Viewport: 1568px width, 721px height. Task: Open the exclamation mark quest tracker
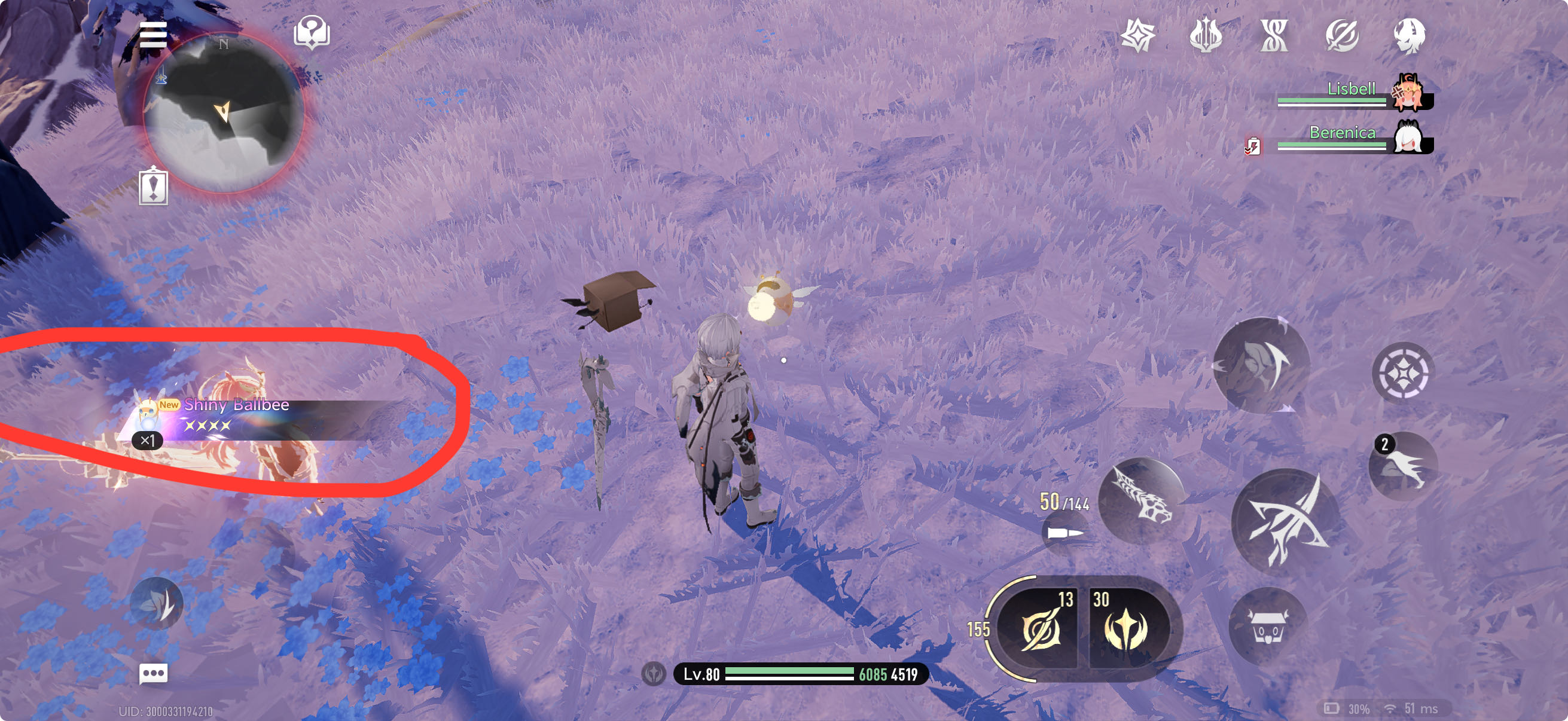(x=152, y=187)
